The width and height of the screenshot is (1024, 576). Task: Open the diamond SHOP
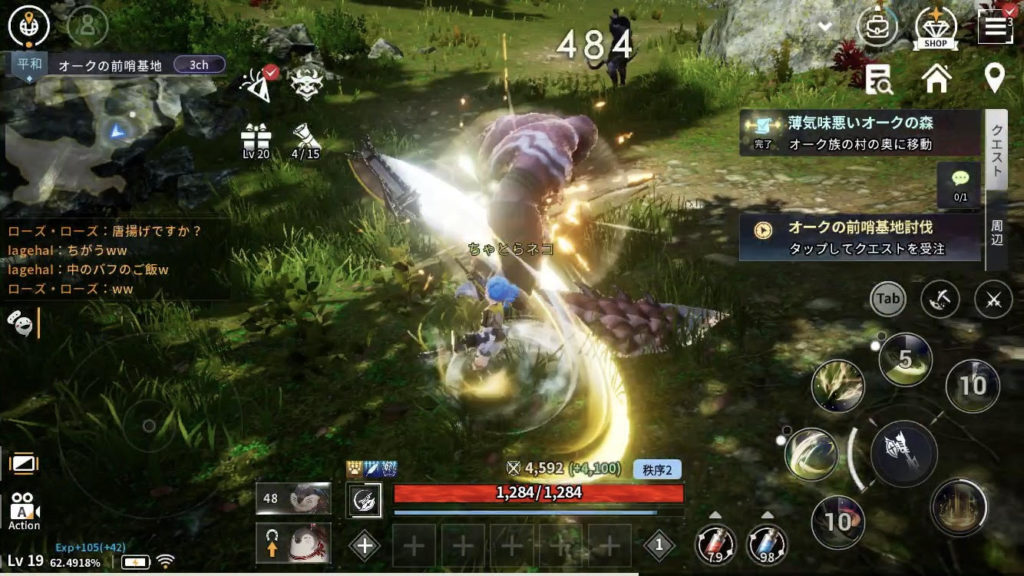click(x=936, y=27)
